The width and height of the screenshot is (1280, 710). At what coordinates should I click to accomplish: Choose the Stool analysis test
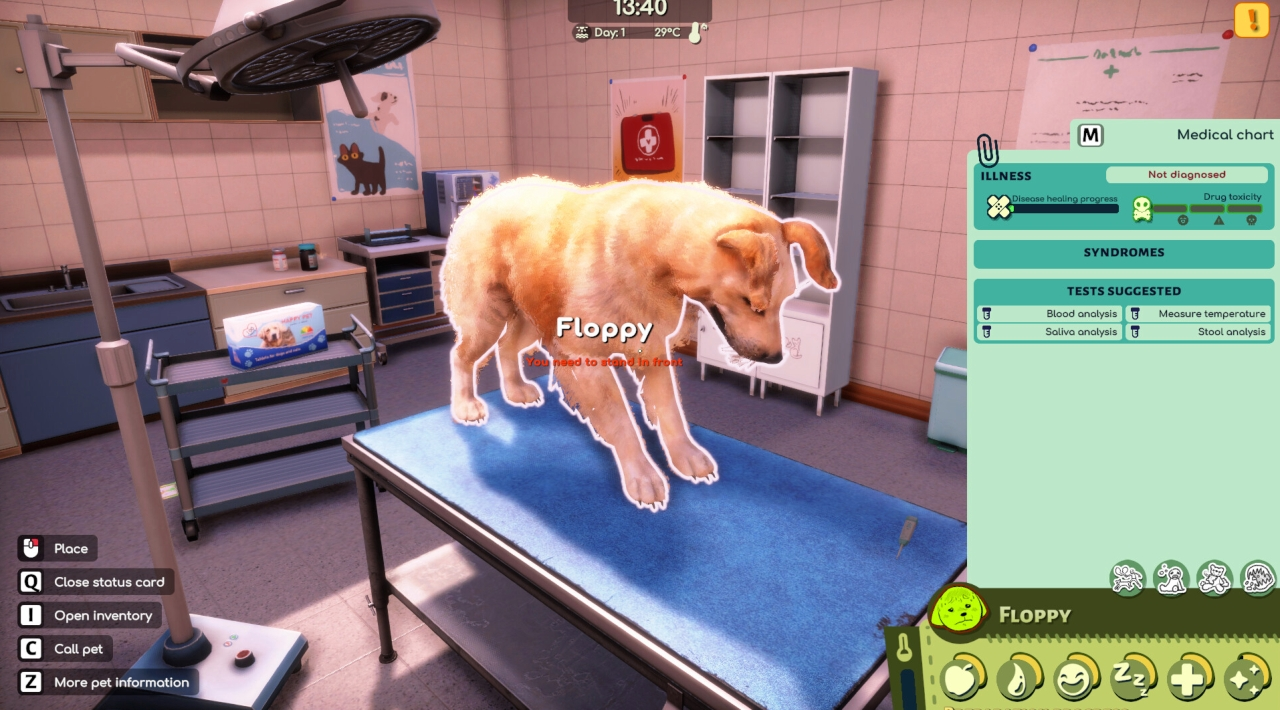coord(1199,332)
